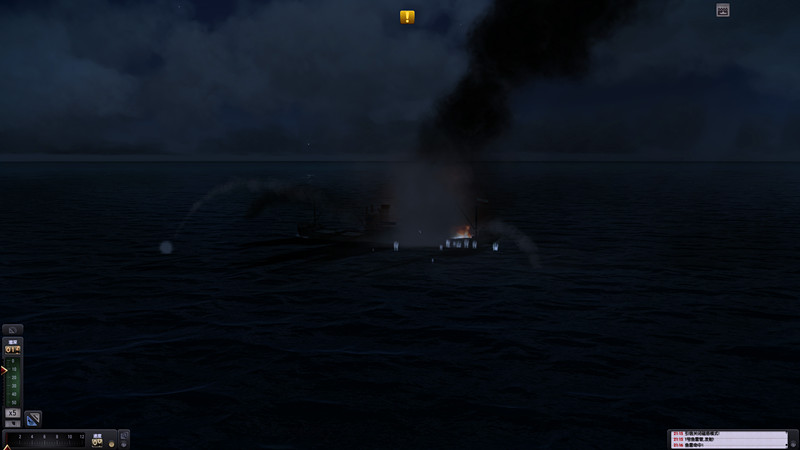Click the small button below the x5 control
800x450 pixels.
(13, 423)
